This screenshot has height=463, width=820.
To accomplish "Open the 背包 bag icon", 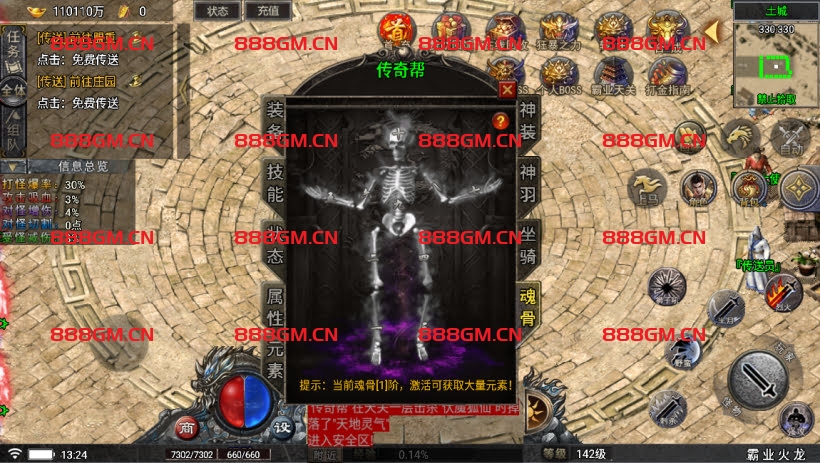I will pos(749,185).
